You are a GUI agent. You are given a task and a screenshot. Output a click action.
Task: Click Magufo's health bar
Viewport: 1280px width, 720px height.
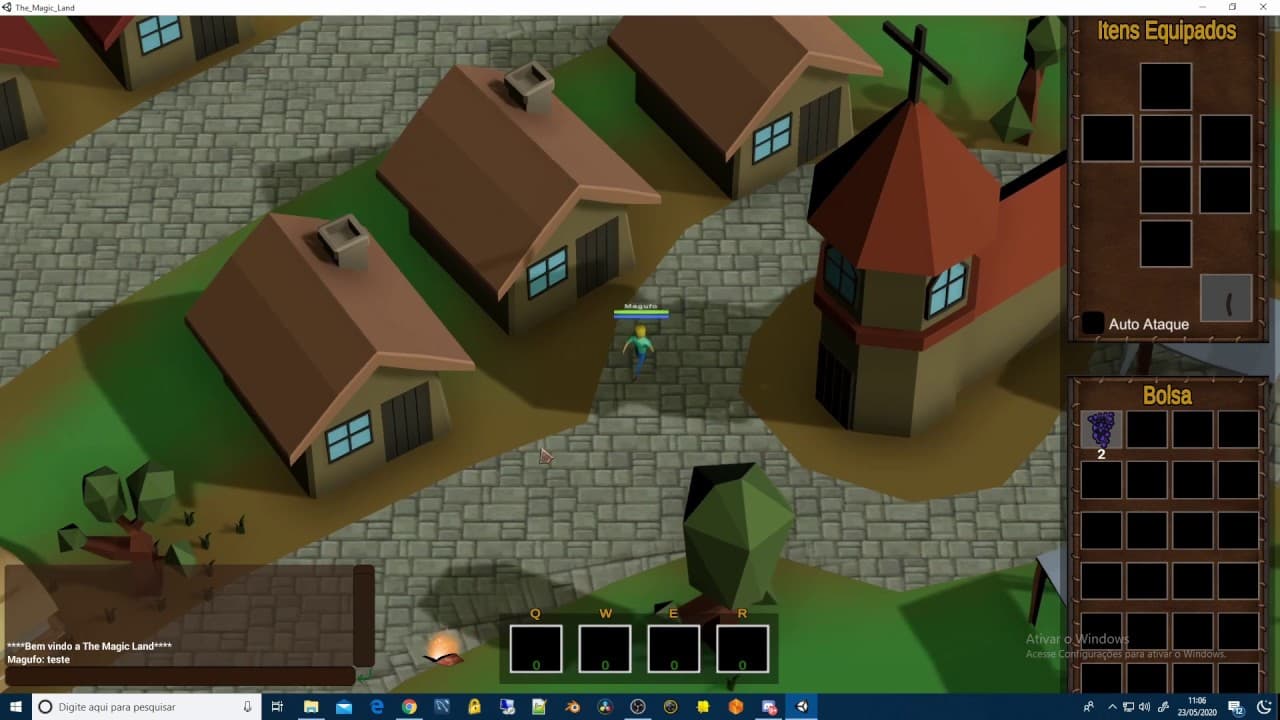(640, 312)
